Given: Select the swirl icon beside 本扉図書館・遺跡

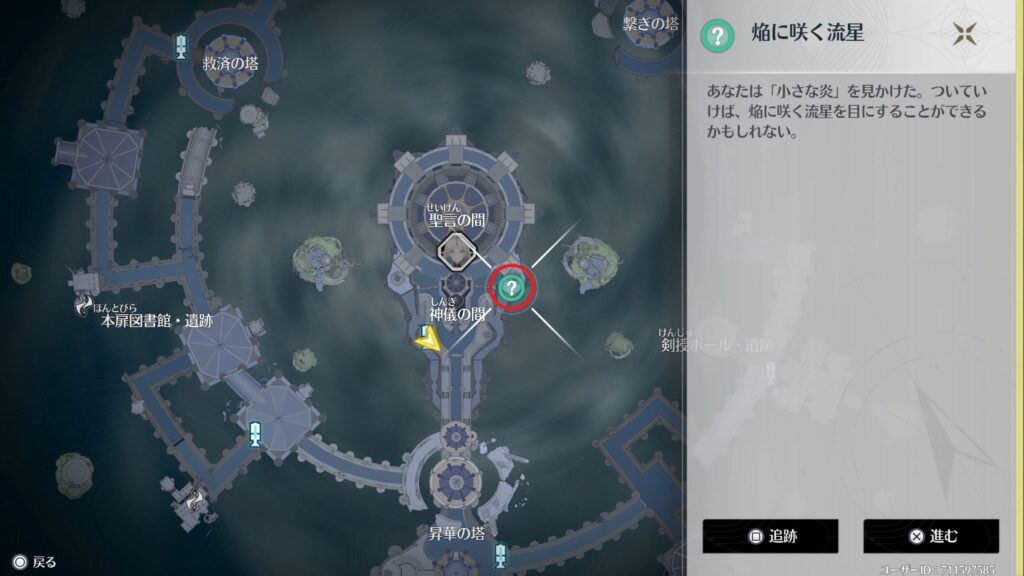Looking at the screenshot, I should pos(87,306).
